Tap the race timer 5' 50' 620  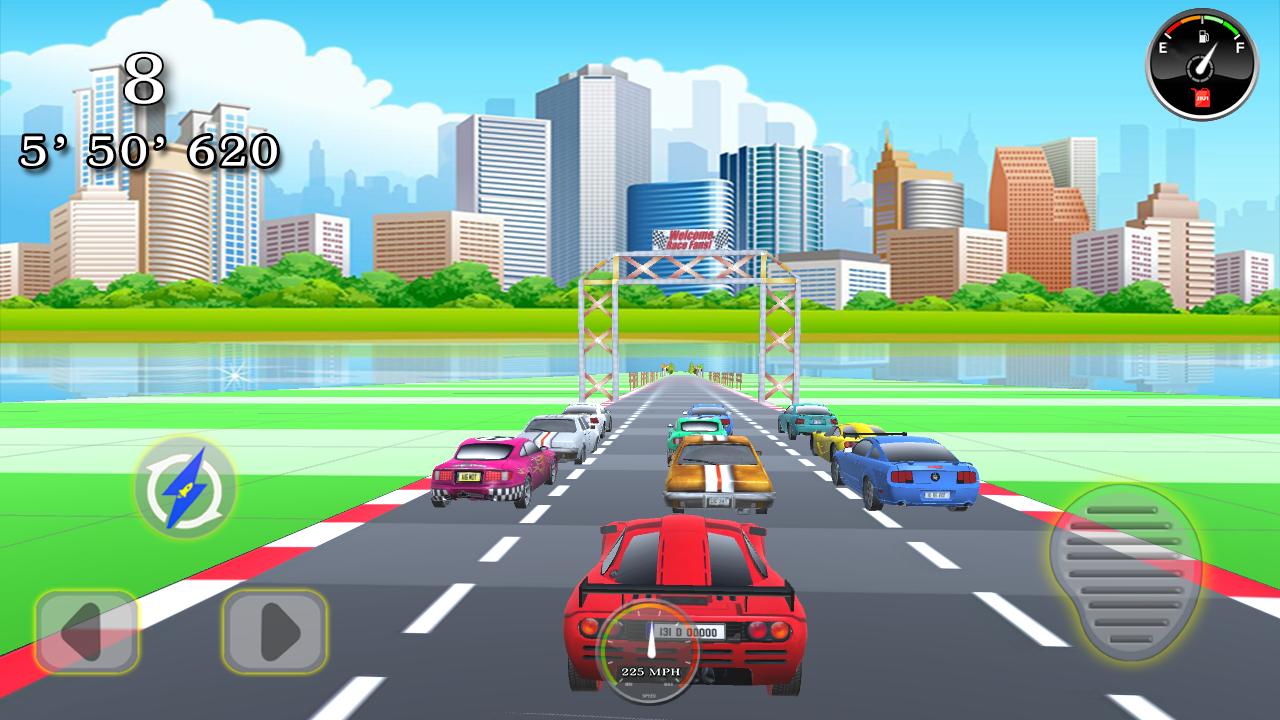143,152
